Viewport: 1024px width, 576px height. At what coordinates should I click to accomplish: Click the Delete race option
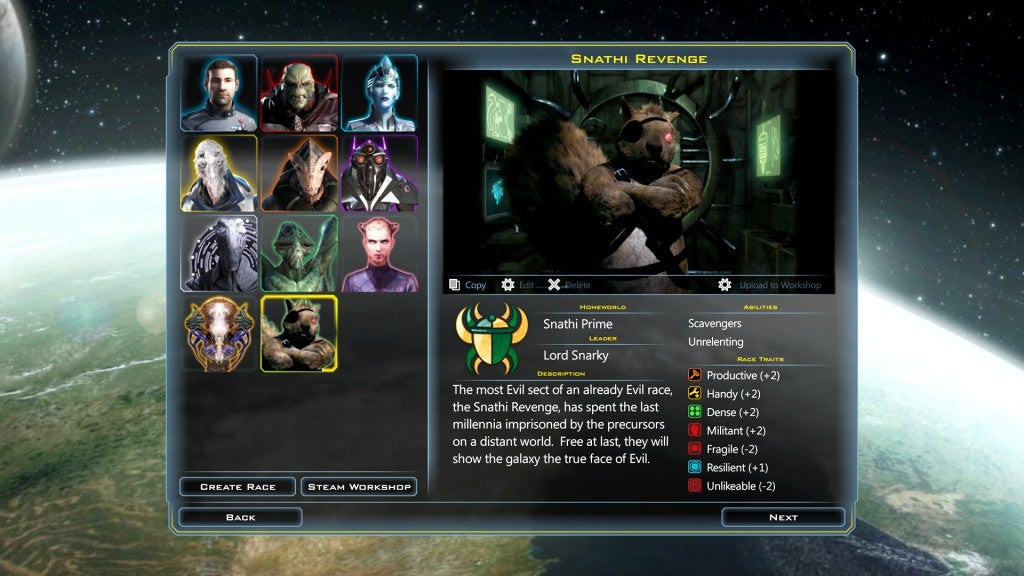[569, 285]
